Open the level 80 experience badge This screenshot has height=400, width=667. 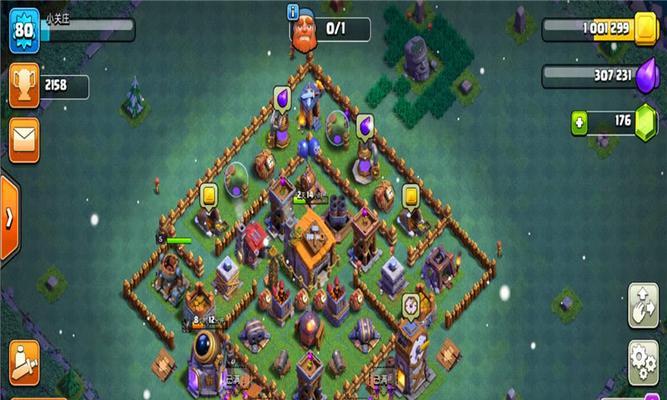point(24,34)
